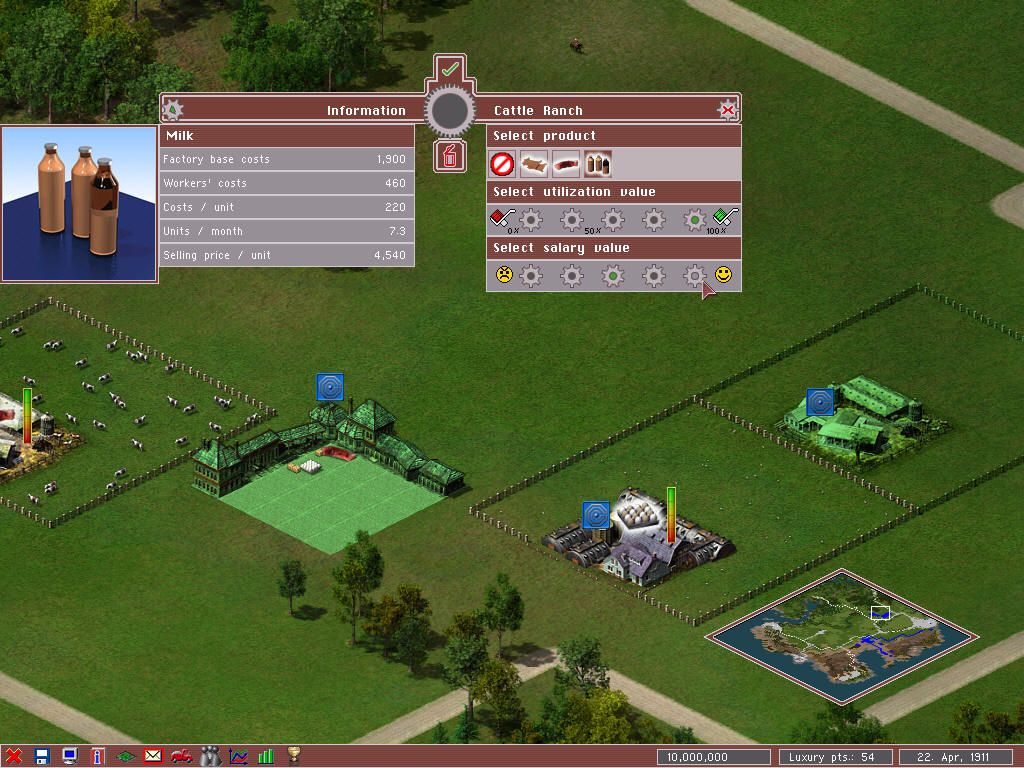Click the island minimap
Image resolution: width=1024 pixels, height=768 pixels.
click(842, 635)
